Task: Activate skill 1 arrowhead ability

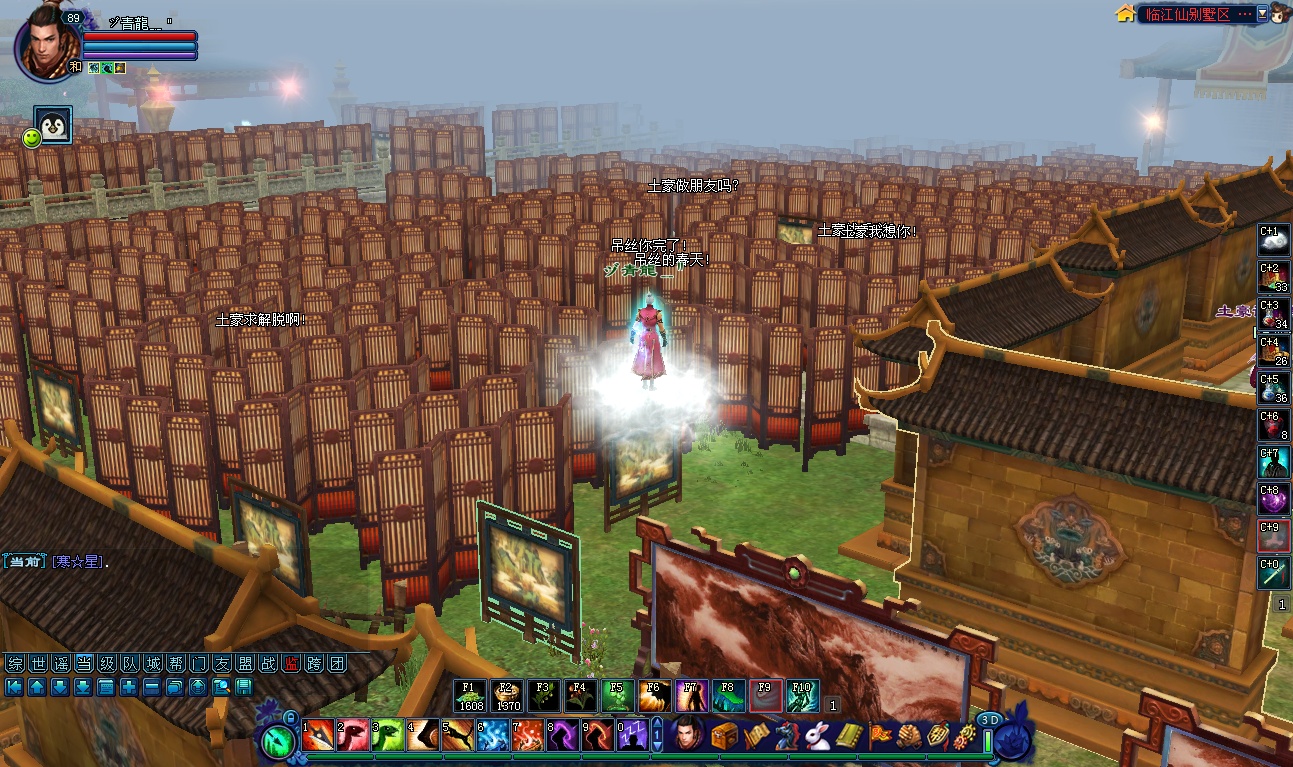Action: pyautogui.click(x=318, y=736)
